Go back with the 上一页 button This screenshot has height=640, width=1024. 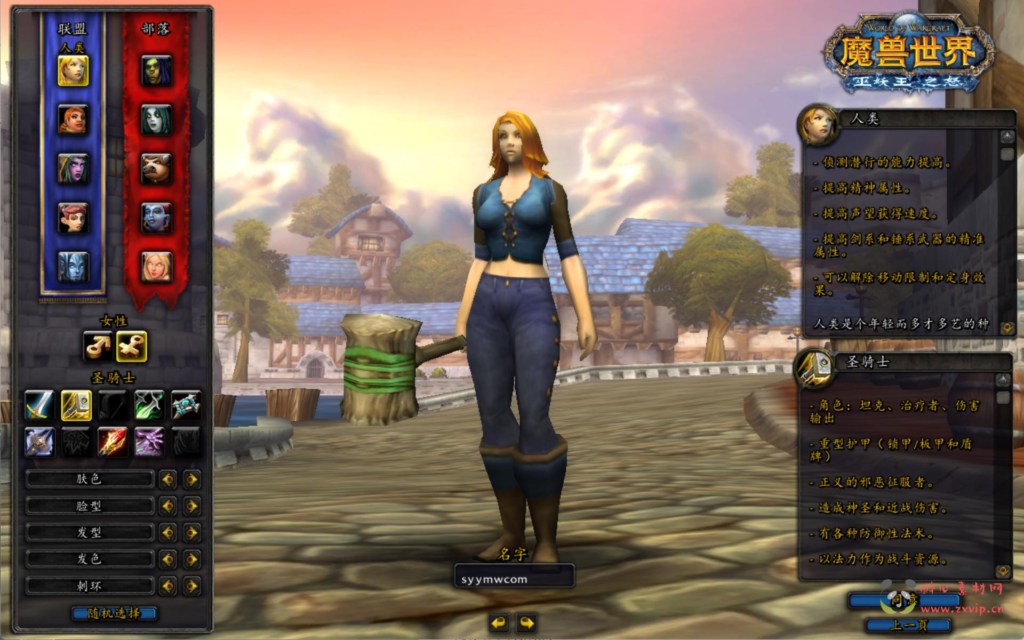(x=907, y=625)
